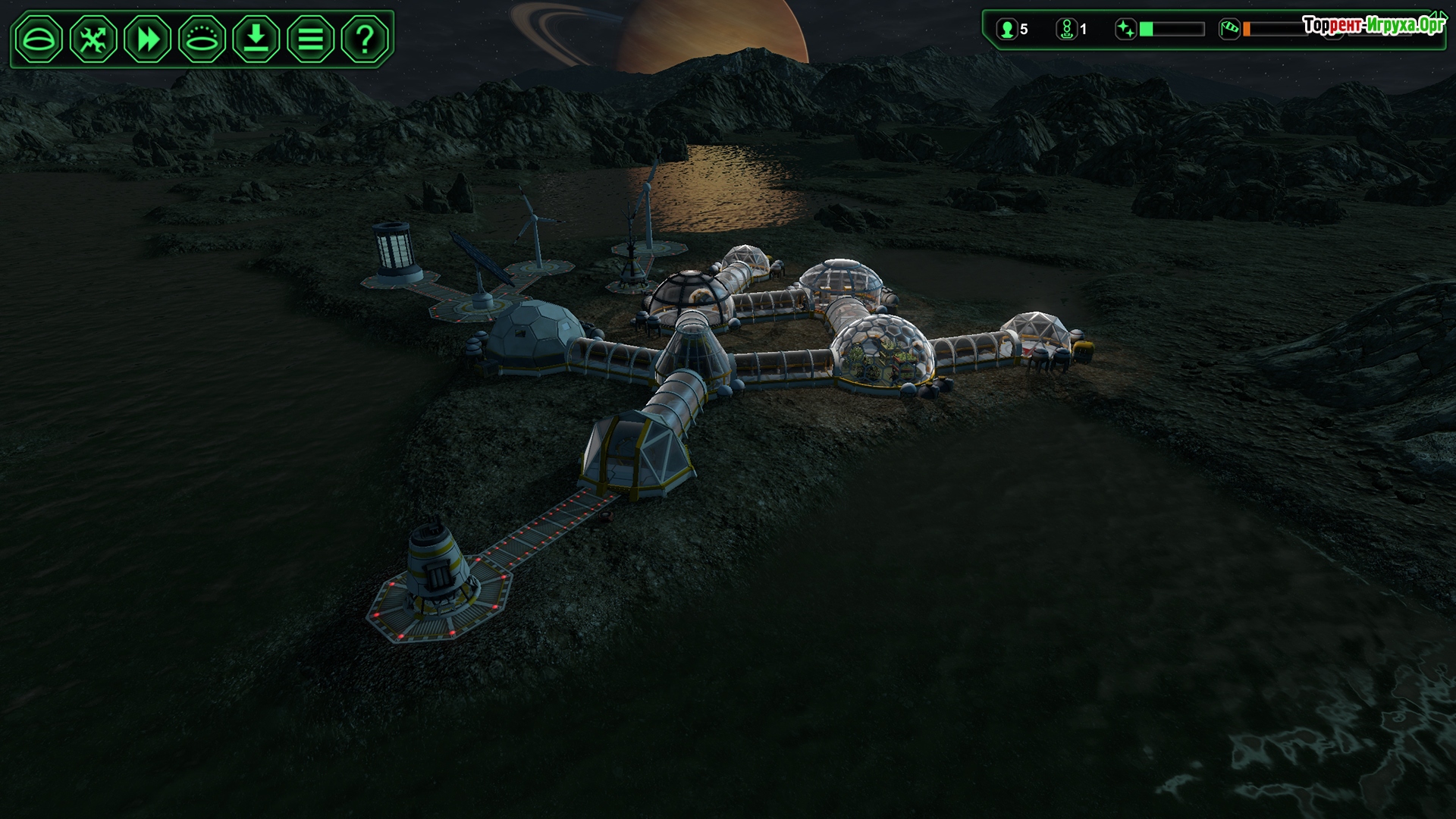Open the three-line game menu
This screenshot has width=1456, height=819.
[x=311, y=38]
